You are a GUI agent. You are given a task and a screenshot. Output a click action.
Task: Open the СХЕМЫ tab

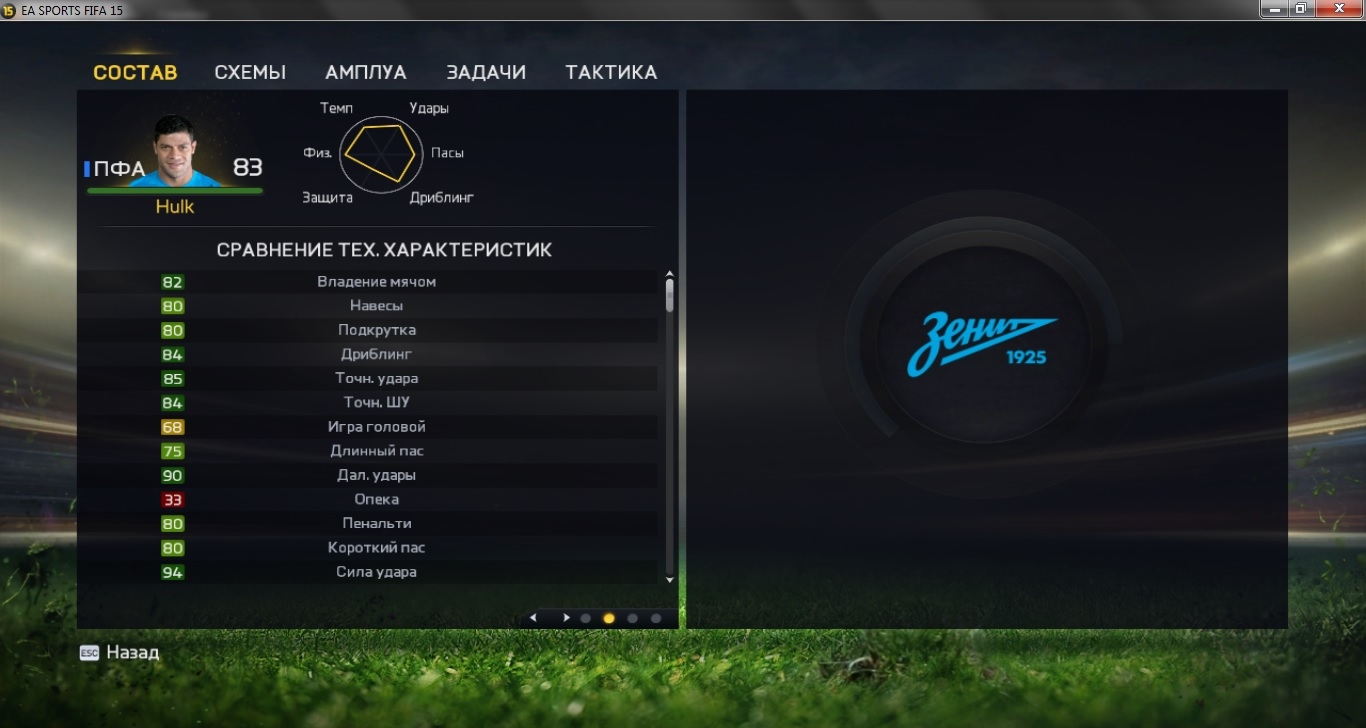click(x=250, y=73)
